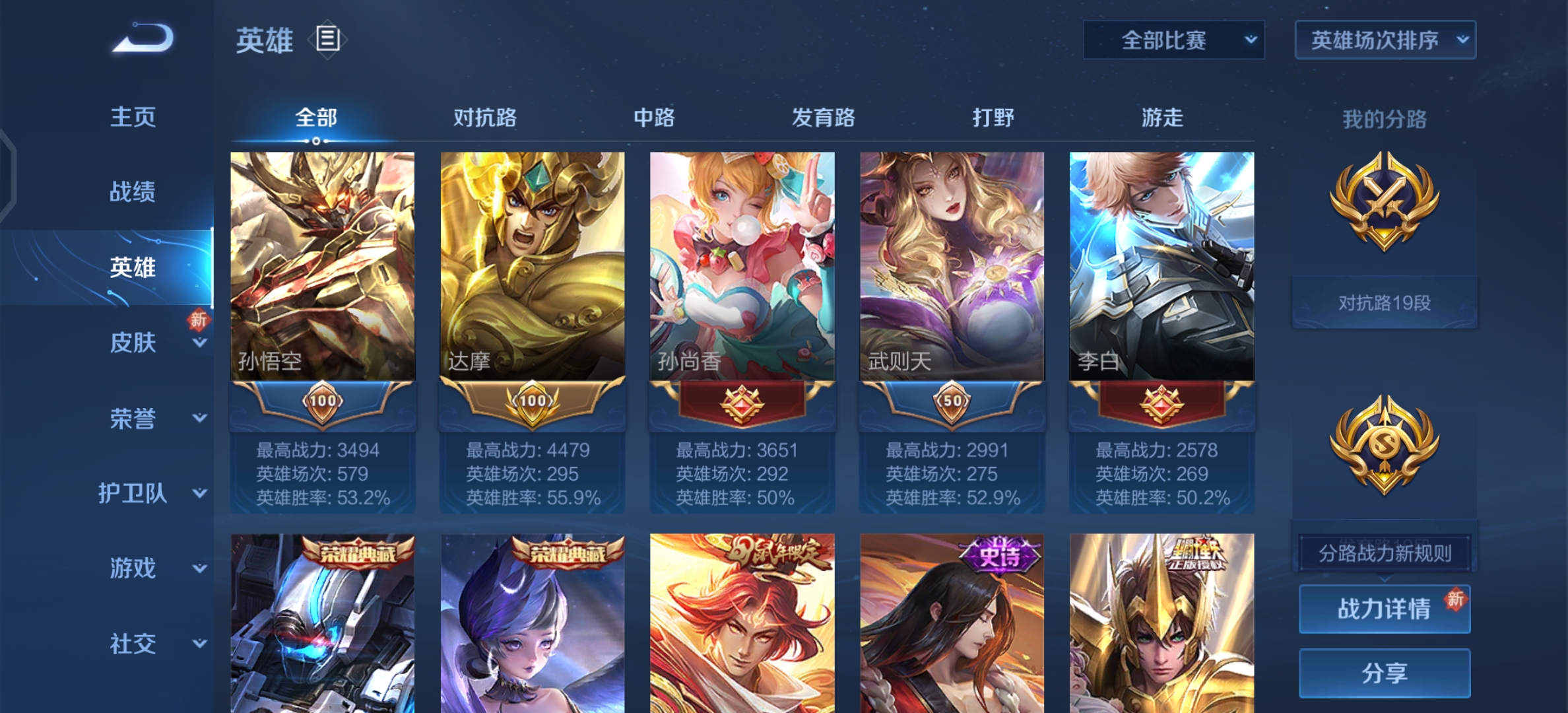Click the game logo in the top left corner
This screenshot has width=1568, height=713.
(141, 38)
